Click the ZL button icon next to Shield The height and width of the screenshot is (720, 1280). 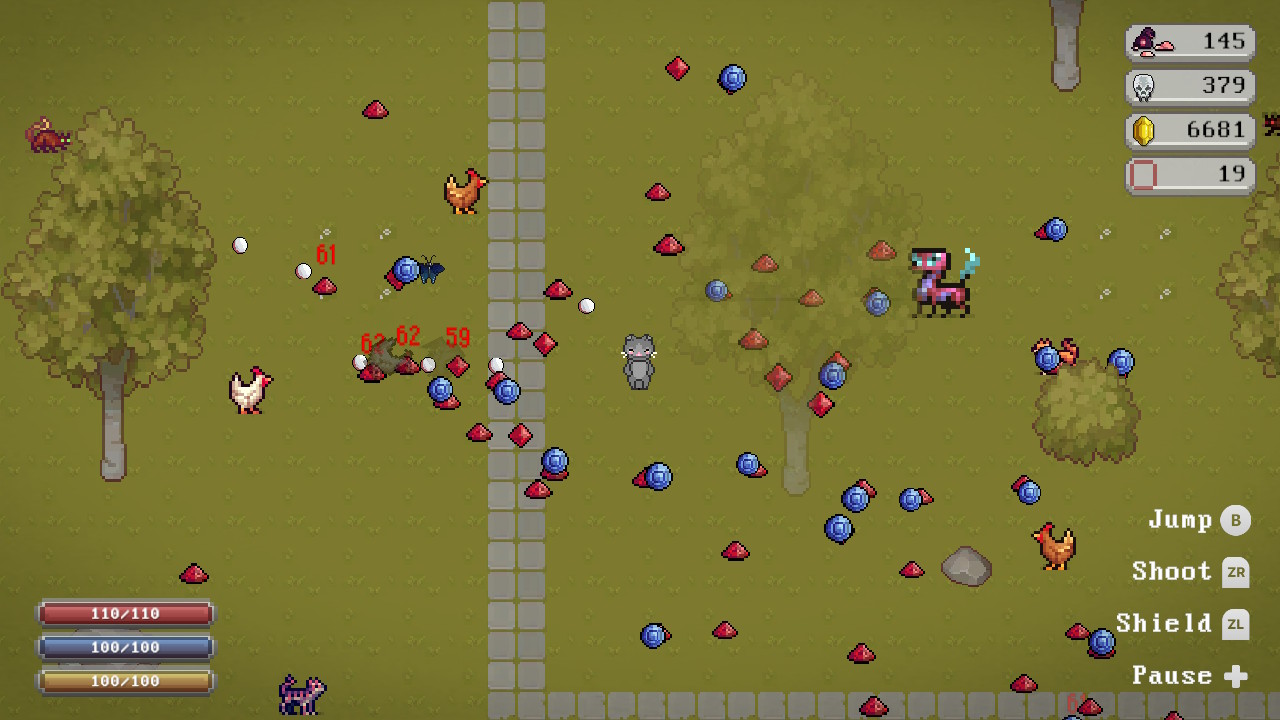click(1237, 624)
